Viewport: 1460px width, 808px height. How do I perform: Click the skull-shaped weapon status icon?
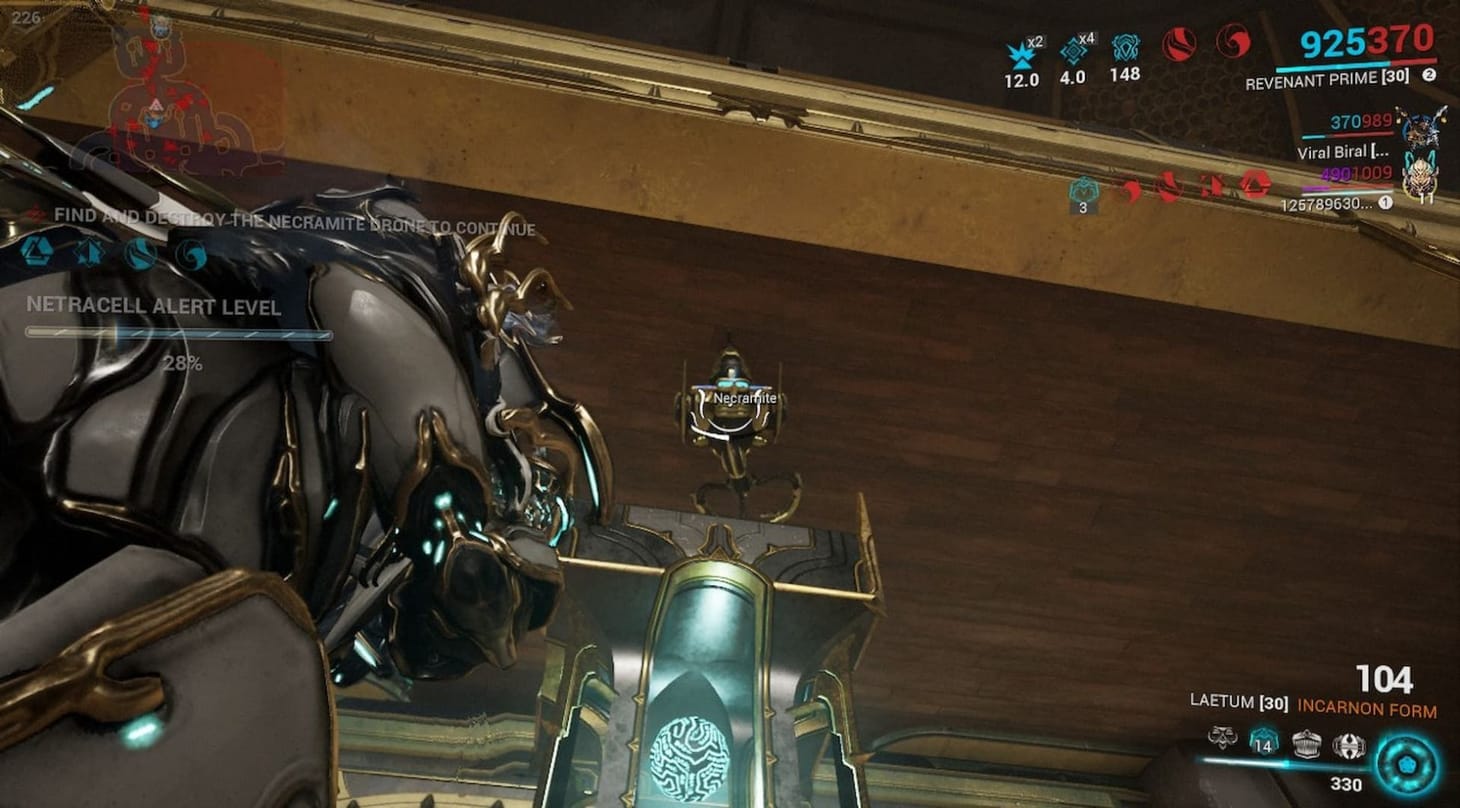tap(1222, 738)
